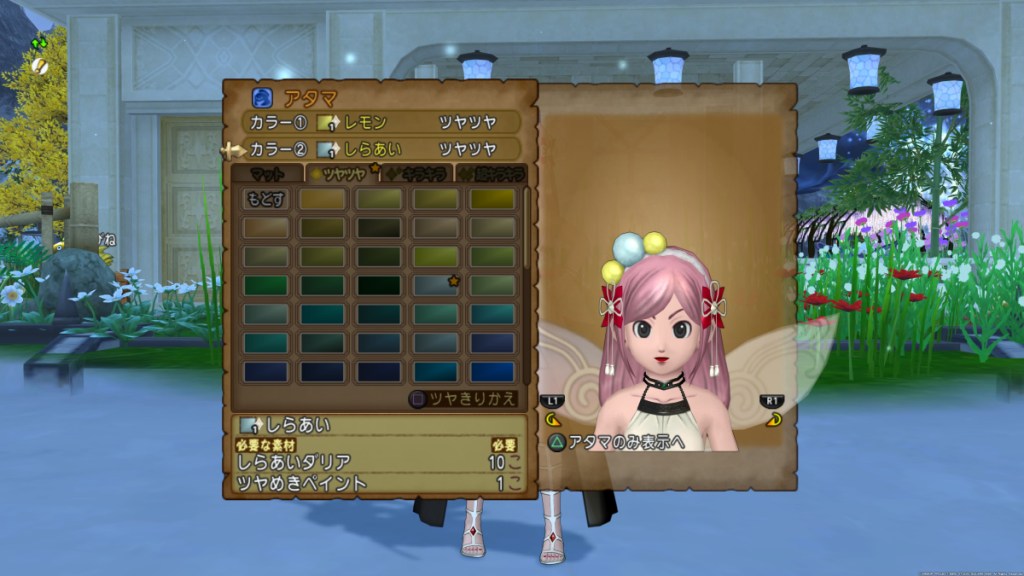Choose the near-black dark green swatch

(379, 286)
